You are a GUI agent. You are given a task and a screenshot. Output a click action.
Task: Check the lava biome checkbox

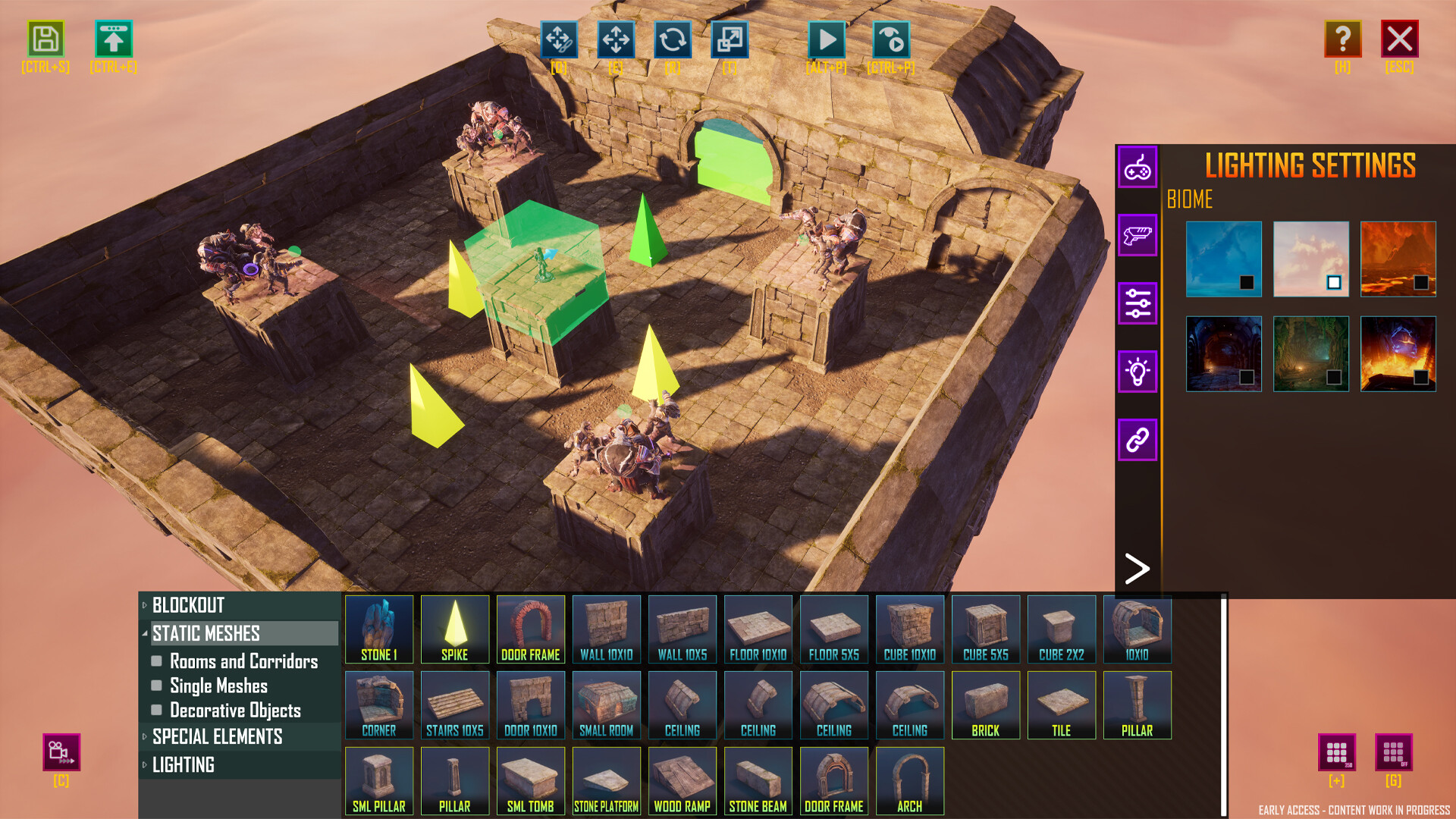(x=1420, y=282)
